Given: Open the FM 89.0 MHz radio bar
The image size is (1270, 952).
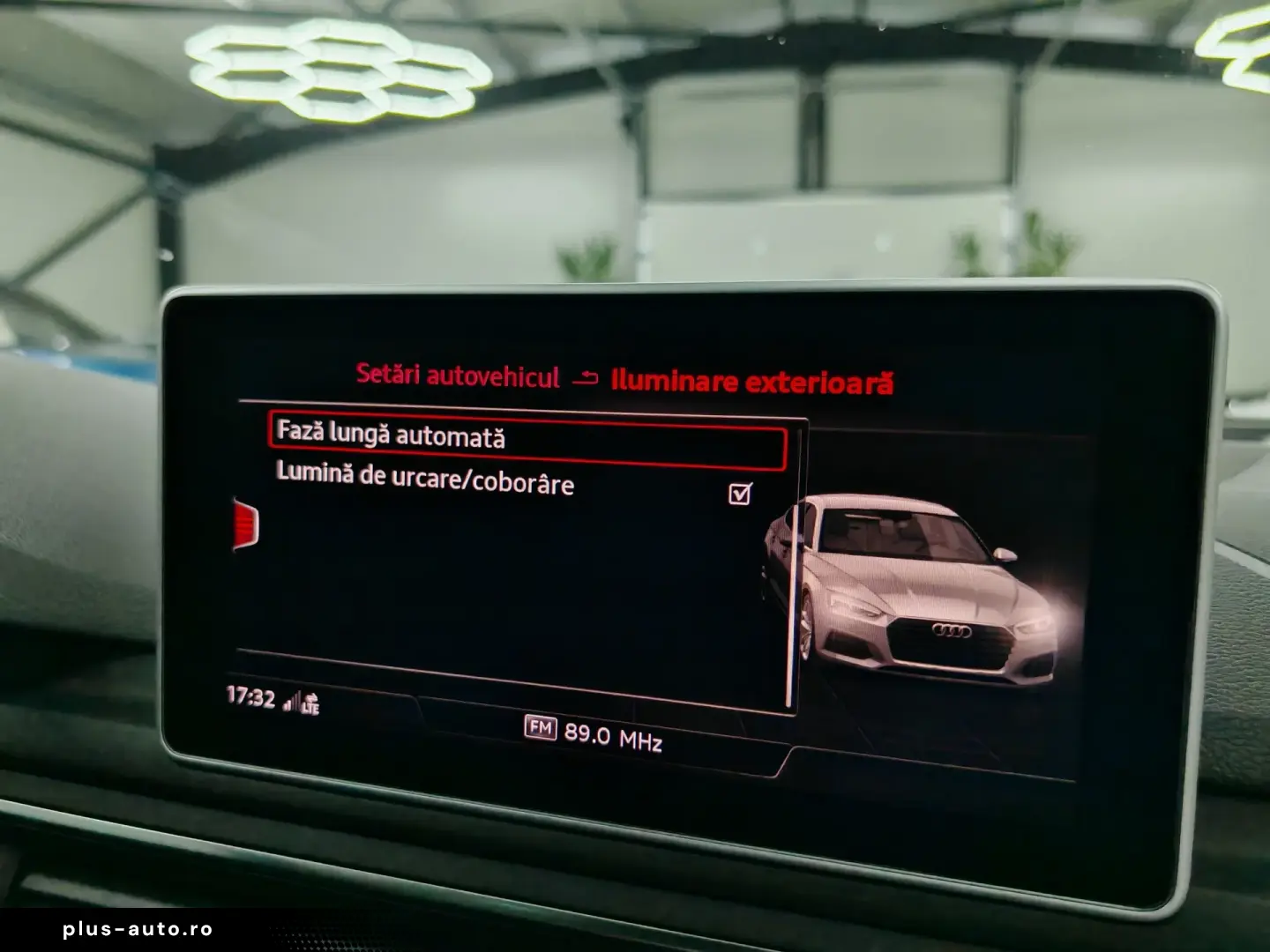Looking at the screenshot, I should point(594,733).
